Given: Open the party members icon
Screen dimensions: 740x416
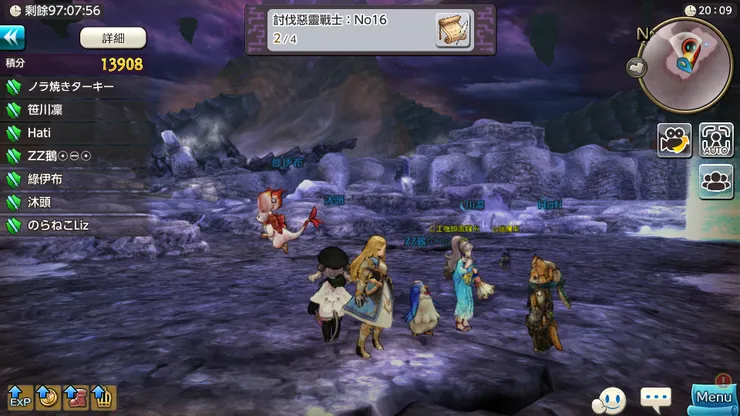Looking at the screenshot, I should (x=716, y=182).
